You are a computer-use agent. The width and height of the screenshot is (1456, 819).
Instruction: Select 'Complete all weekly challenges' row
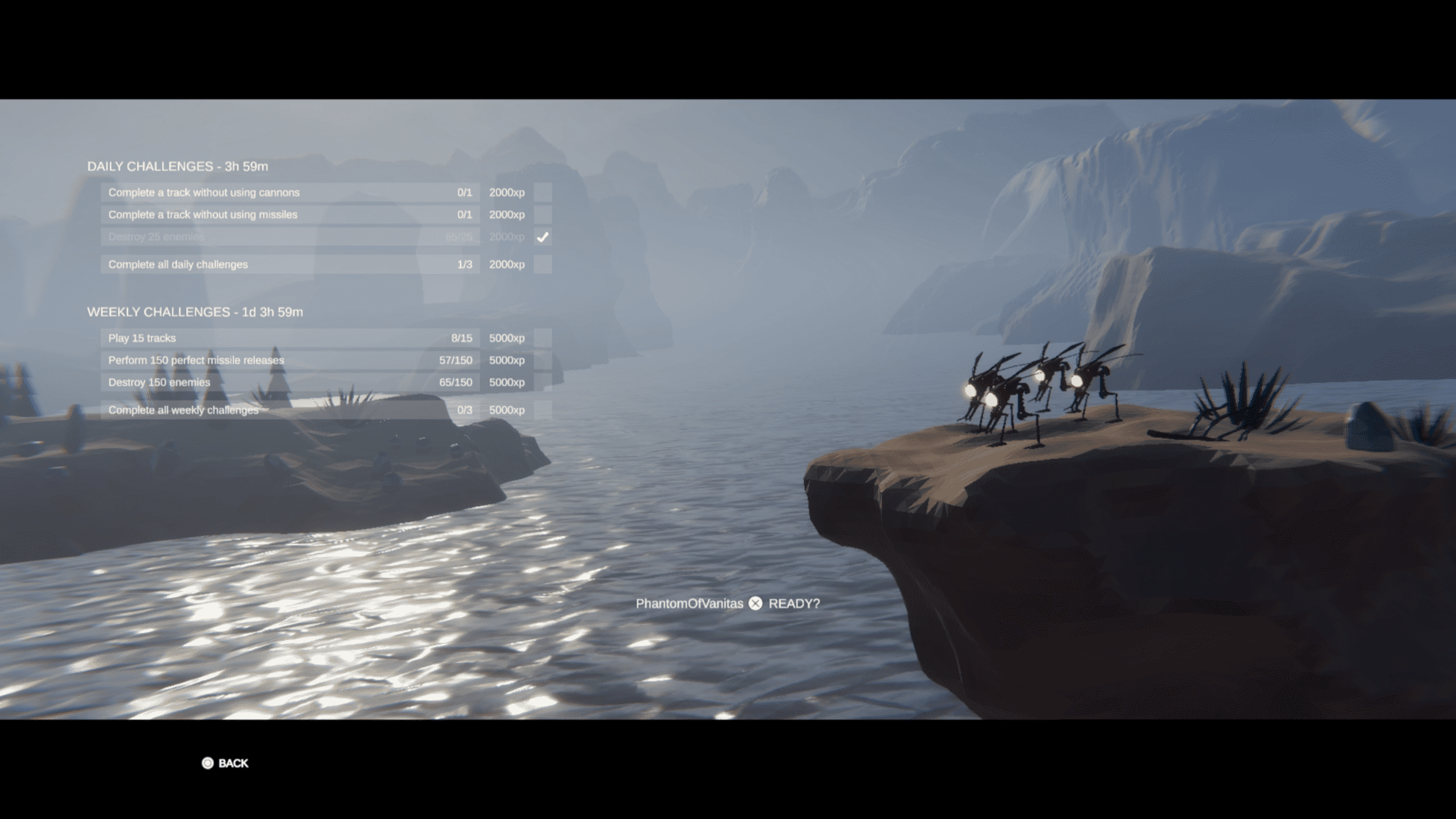(290, 410)
